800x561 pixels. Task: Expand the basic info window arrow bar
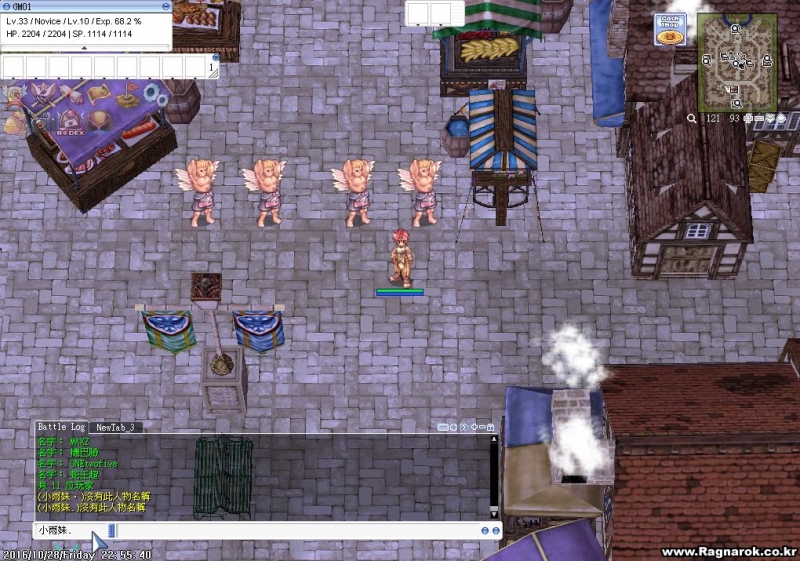[x=86, y=47]
